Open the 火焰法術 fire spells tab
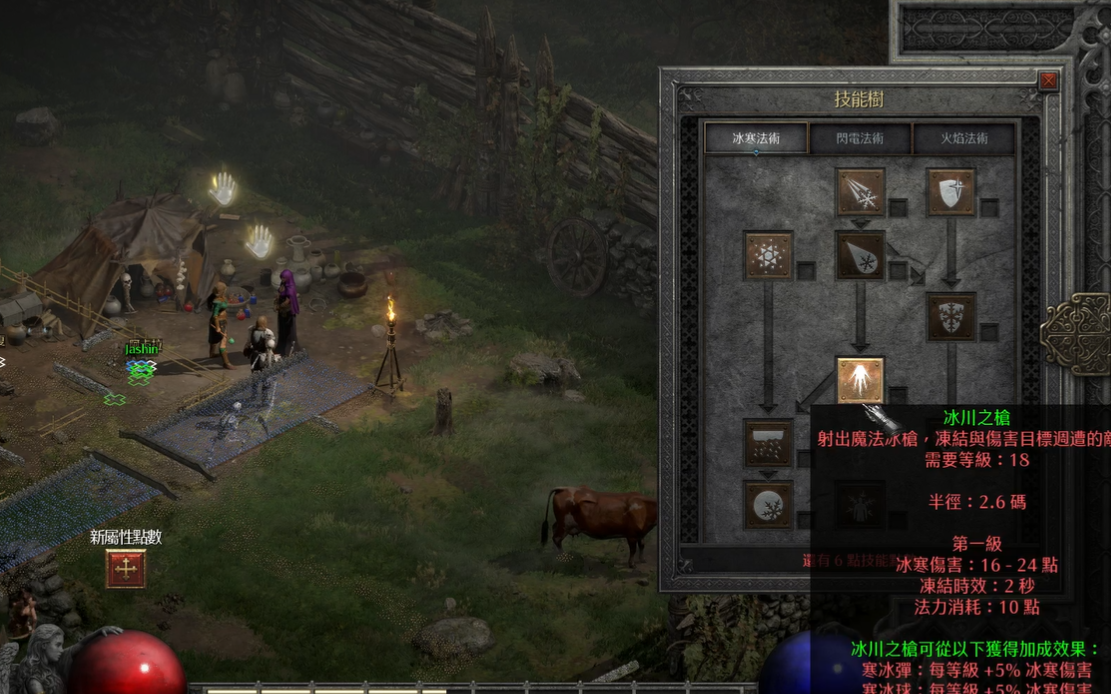 point(964,138)
